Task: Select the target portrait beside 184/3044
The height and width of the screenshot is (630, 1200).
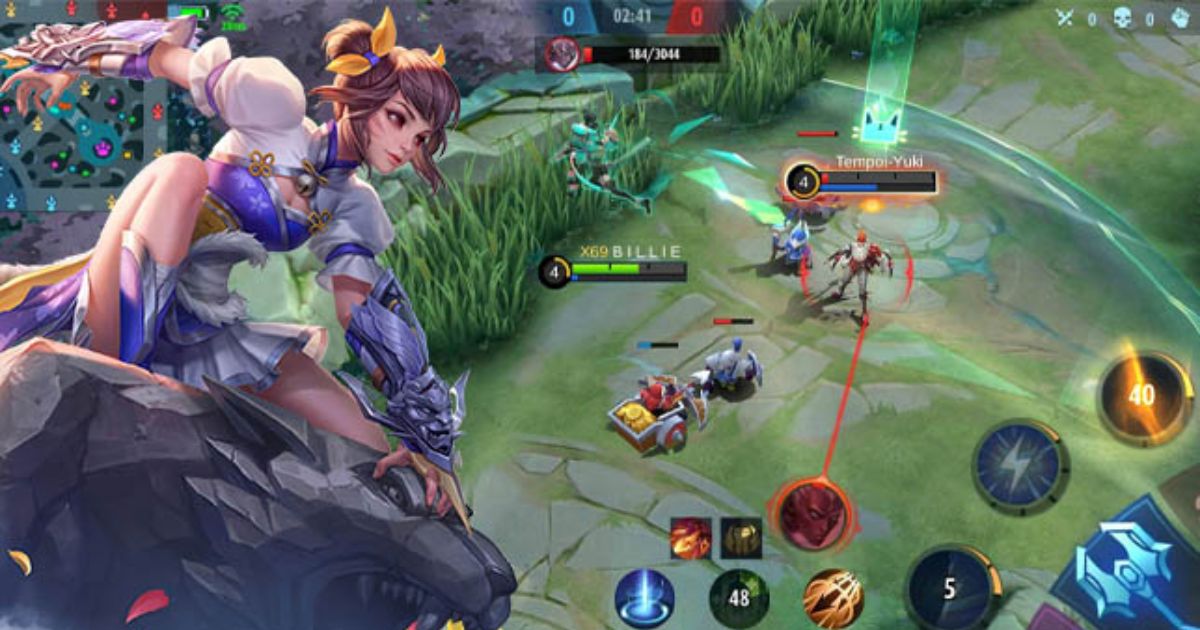Action: pos(564,54)
